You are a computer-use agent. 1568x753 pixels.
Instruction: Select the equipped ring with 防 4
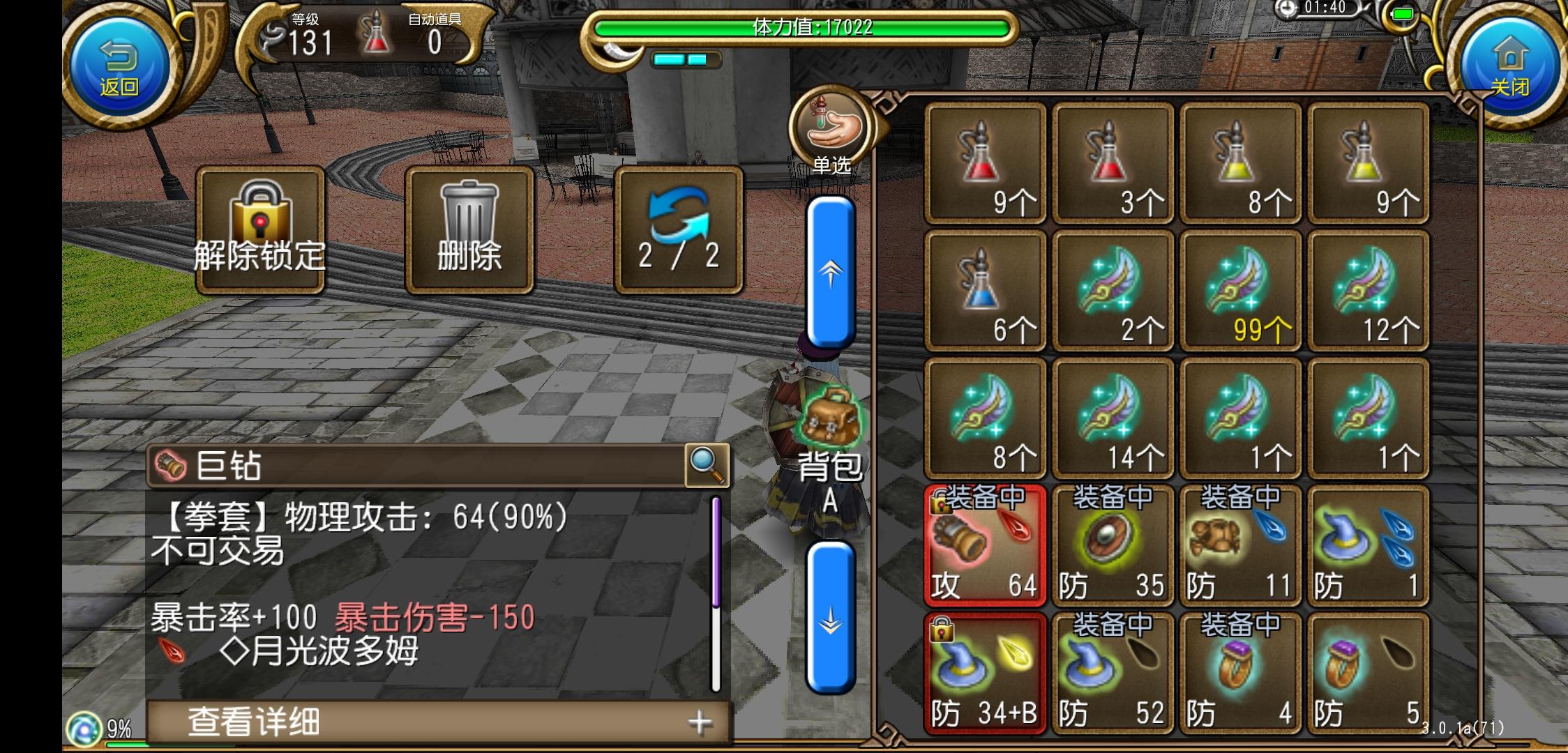[x=1241, y=669]
